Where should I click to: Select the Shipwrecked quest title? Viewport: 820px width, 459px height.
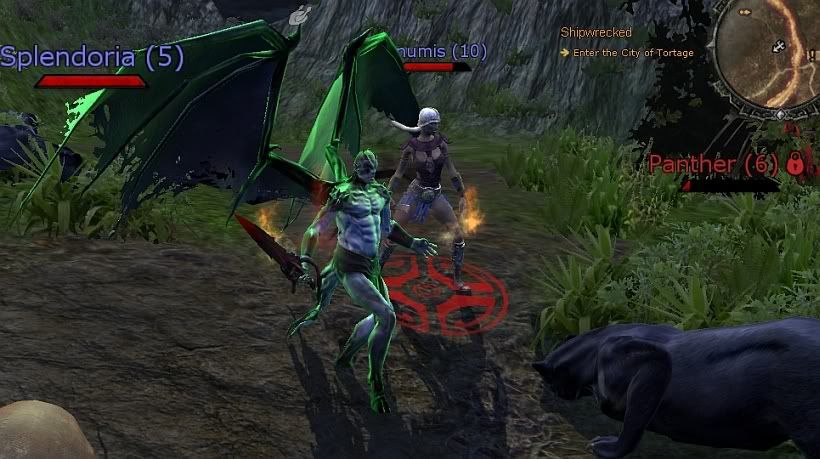596,33
